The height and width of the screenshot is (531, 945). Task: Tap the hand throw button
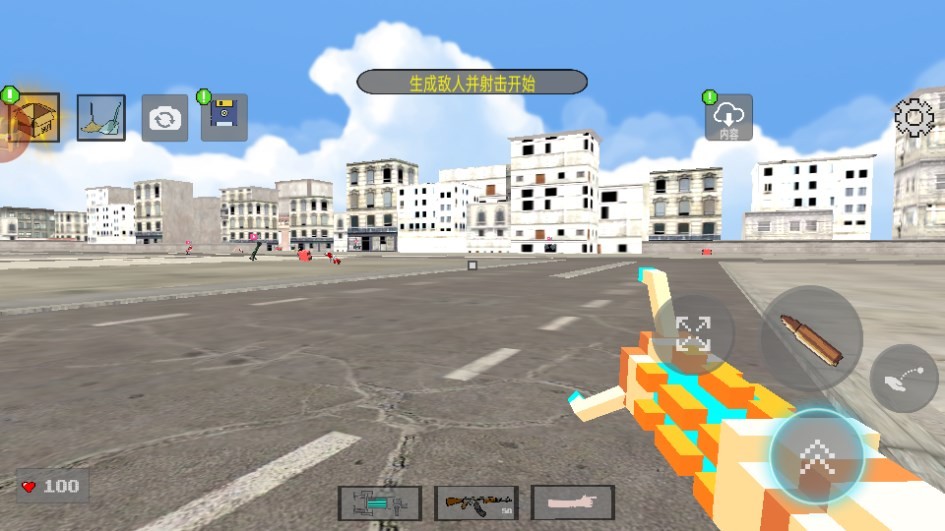point(903,378)
